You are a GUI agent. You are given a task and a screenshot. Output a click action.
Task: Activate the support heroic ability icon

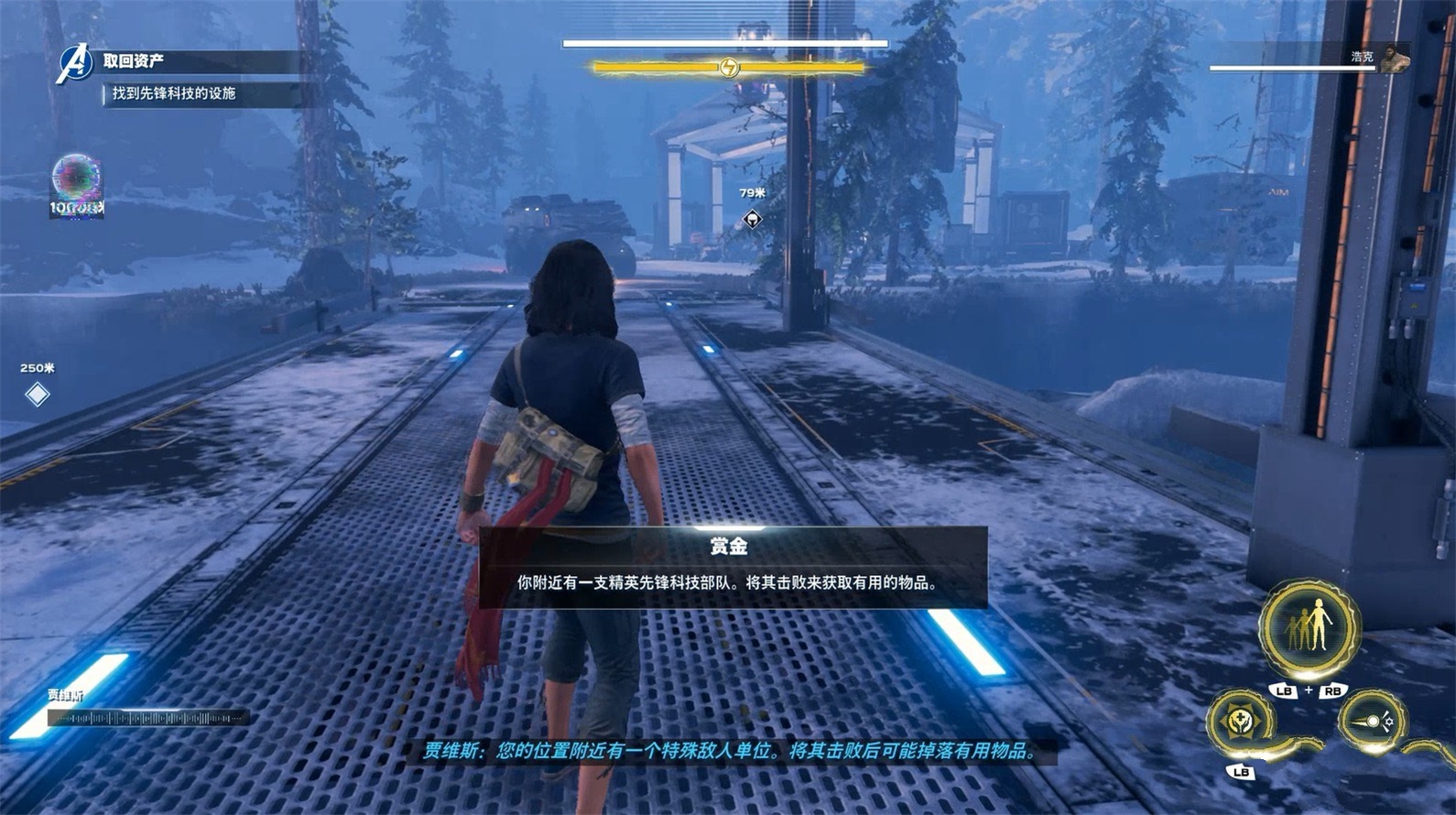click(1240, 723)
